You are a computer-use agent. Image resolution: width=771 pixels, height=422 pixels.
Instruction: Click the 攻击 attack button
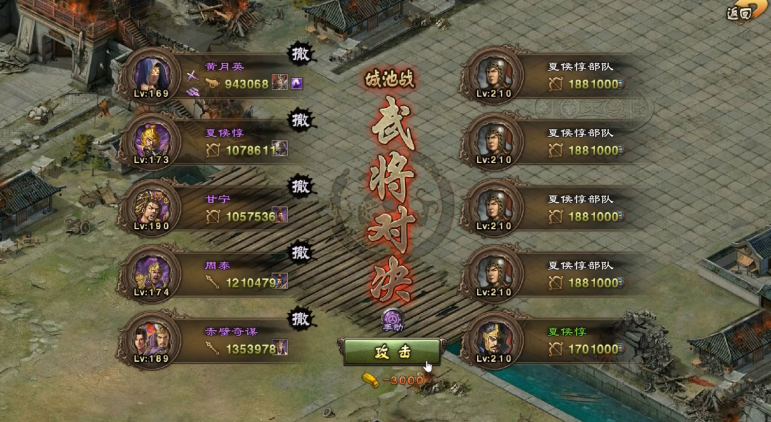point(391,352)
